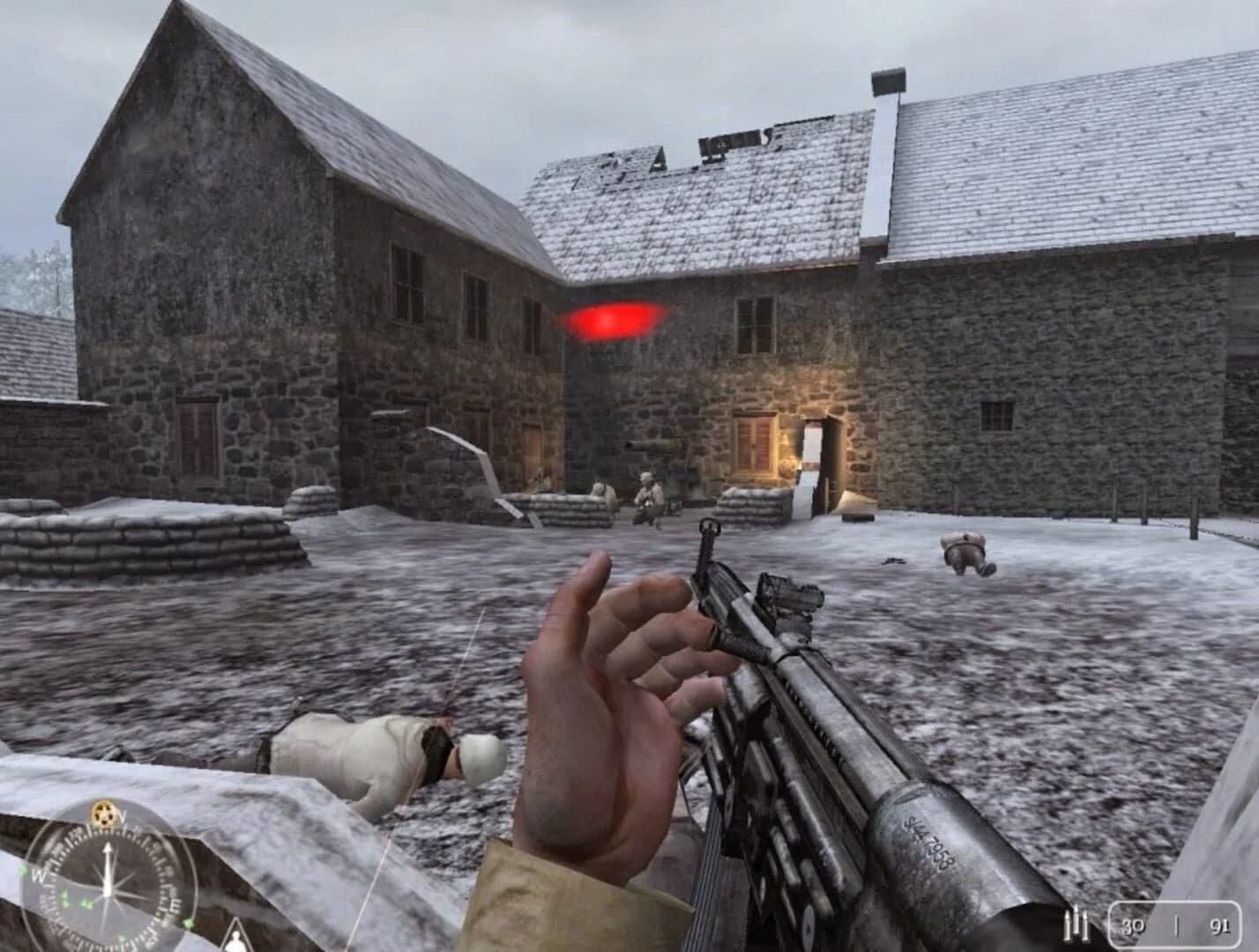Click the green ally marker below compass center
The image size is (1259, 952).
pos(86,902)
